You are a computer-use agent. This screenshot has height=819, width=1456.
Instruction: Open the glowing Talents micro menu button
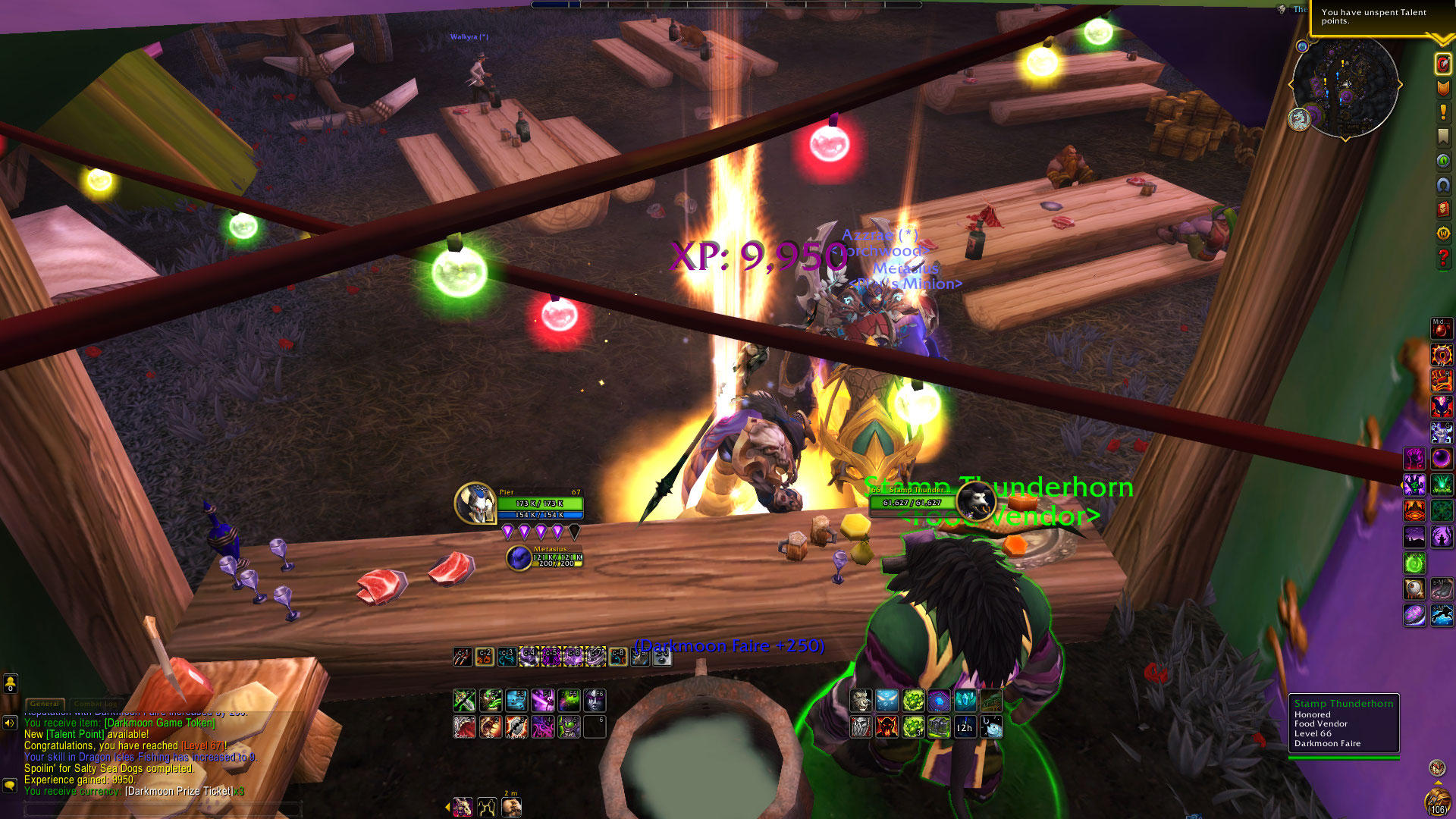(1442, 64)
